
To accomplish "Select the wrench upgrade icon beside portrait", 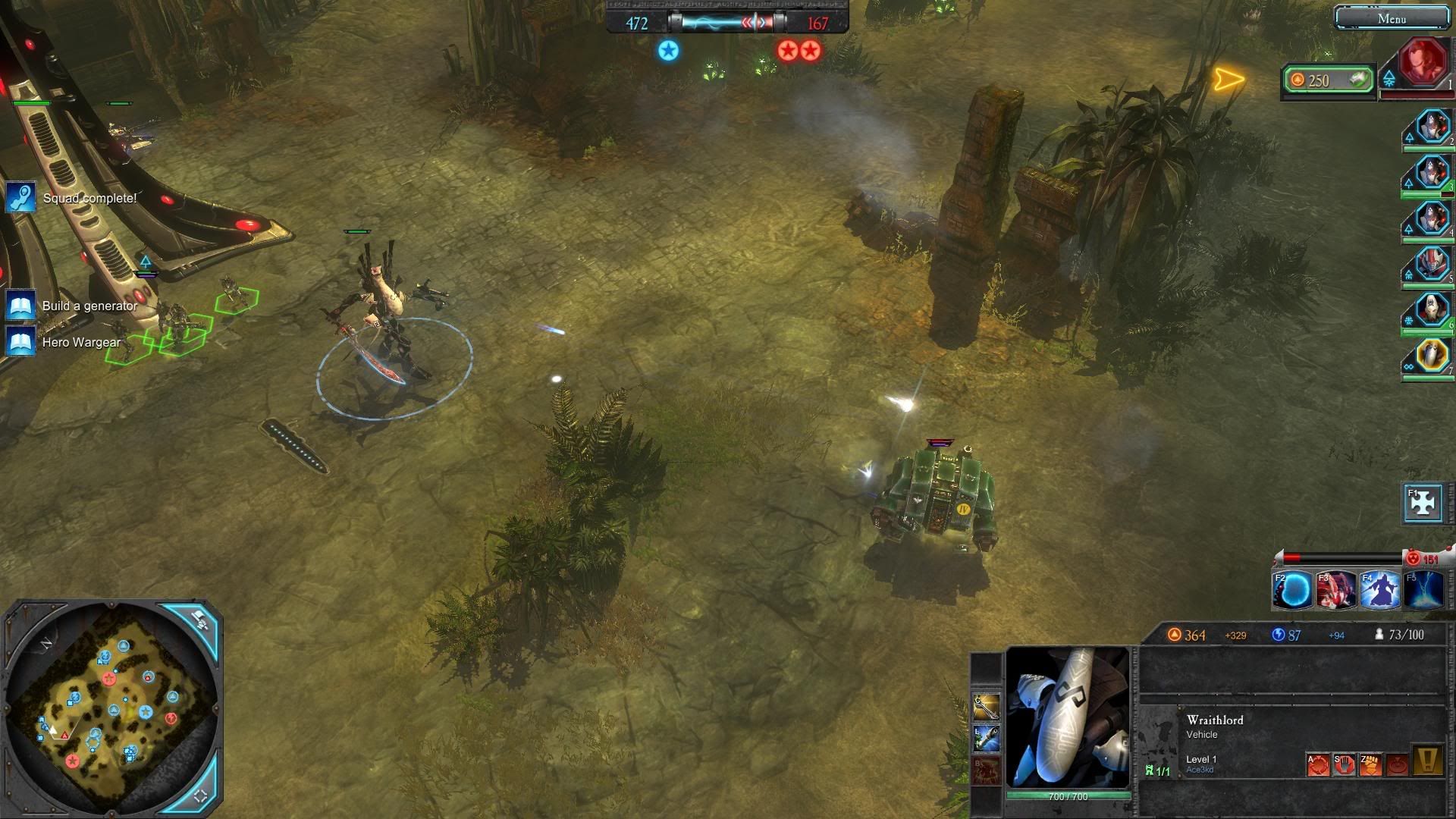I will point(987,707).
